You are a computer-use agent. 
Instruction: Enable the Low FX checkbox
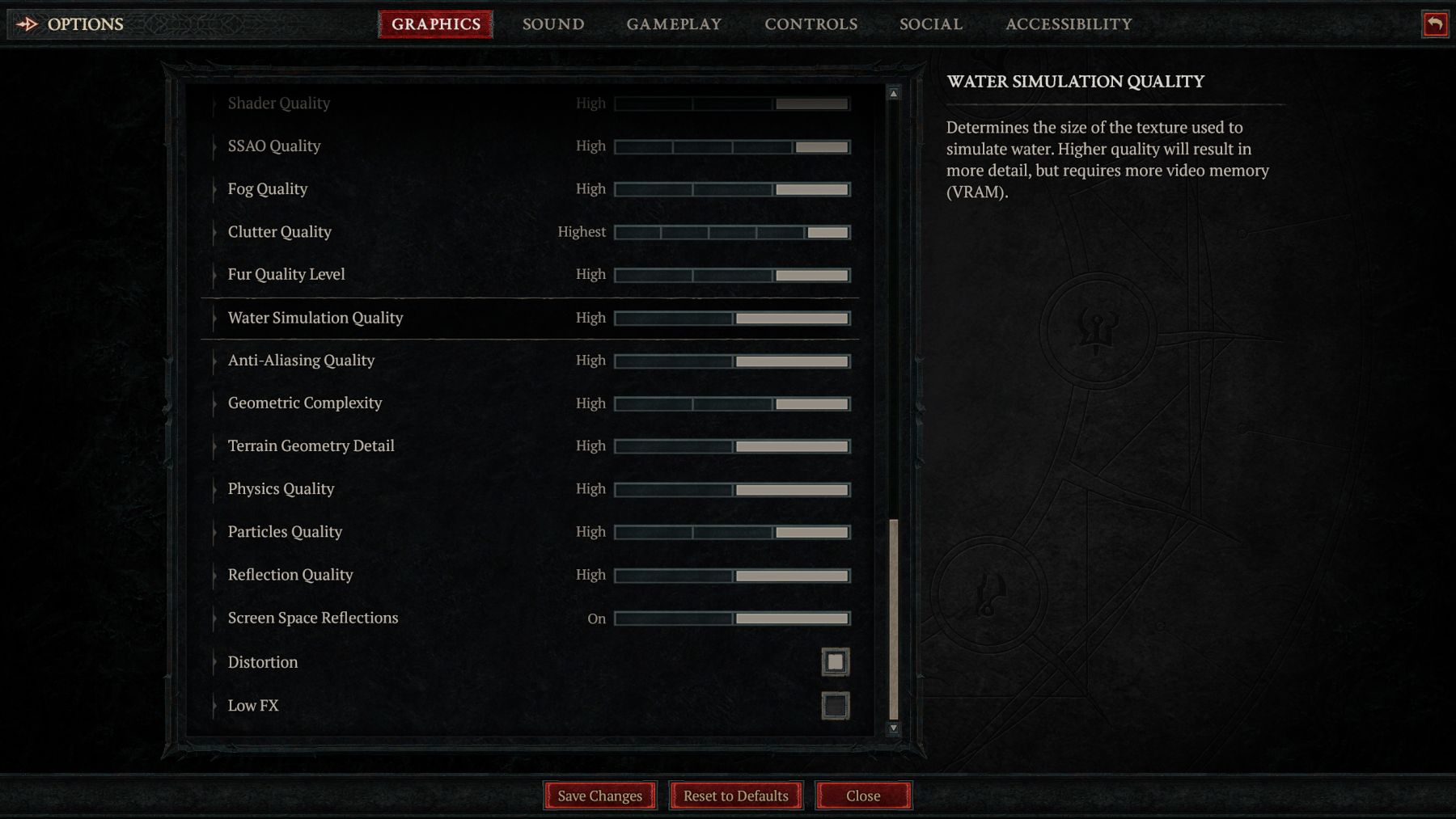pos(835,706)
